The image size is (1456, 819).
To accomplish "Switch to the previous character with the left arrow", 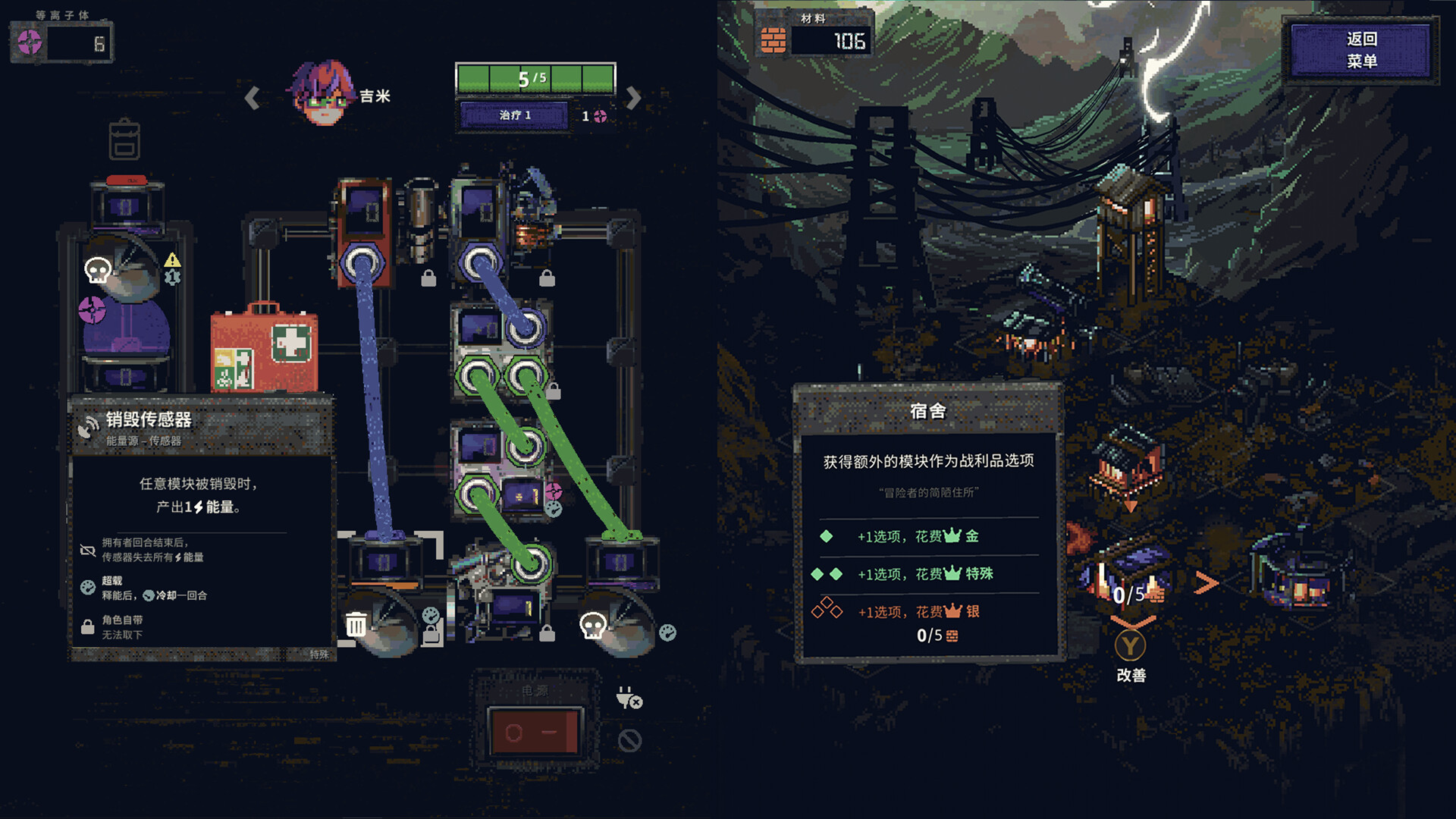I will [x=253, y=98].
